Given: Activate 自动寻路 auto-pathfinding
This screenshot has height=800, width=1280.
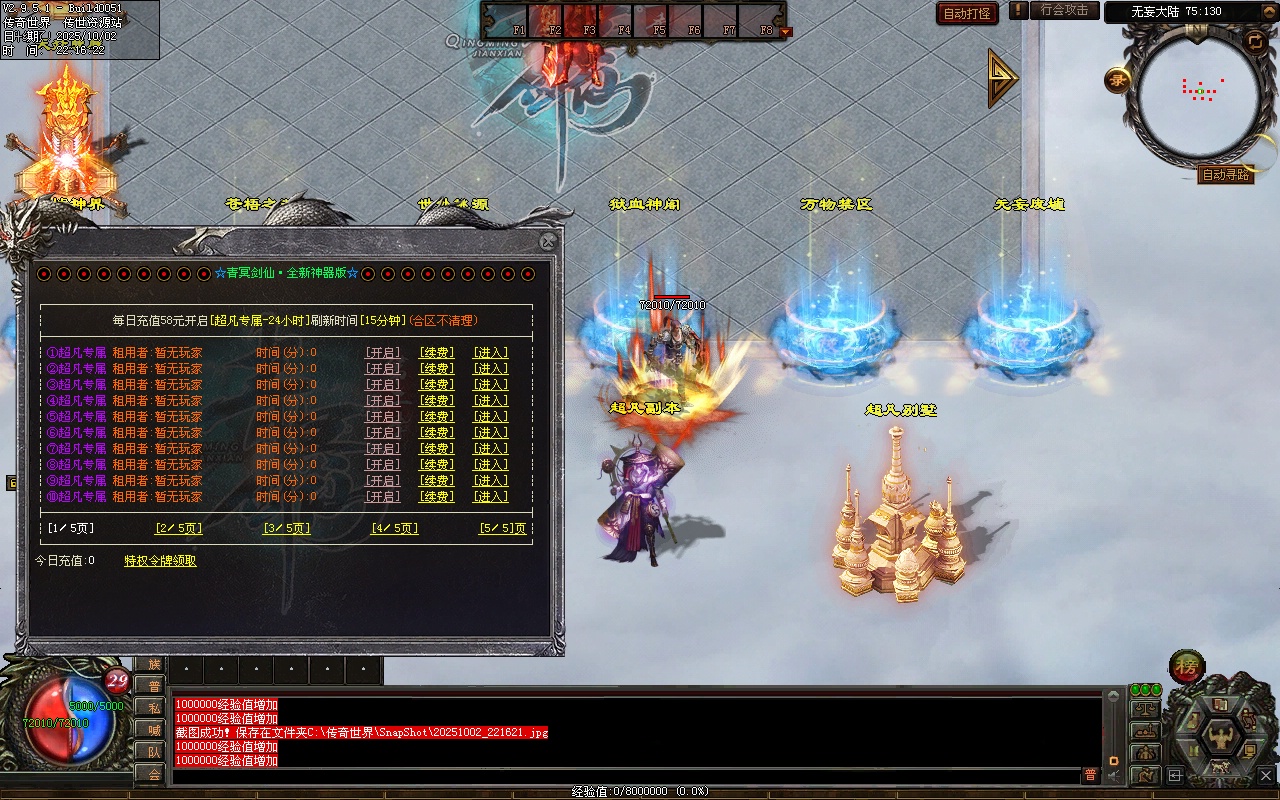Looking at the screenshot, I should click(1225, 175).
